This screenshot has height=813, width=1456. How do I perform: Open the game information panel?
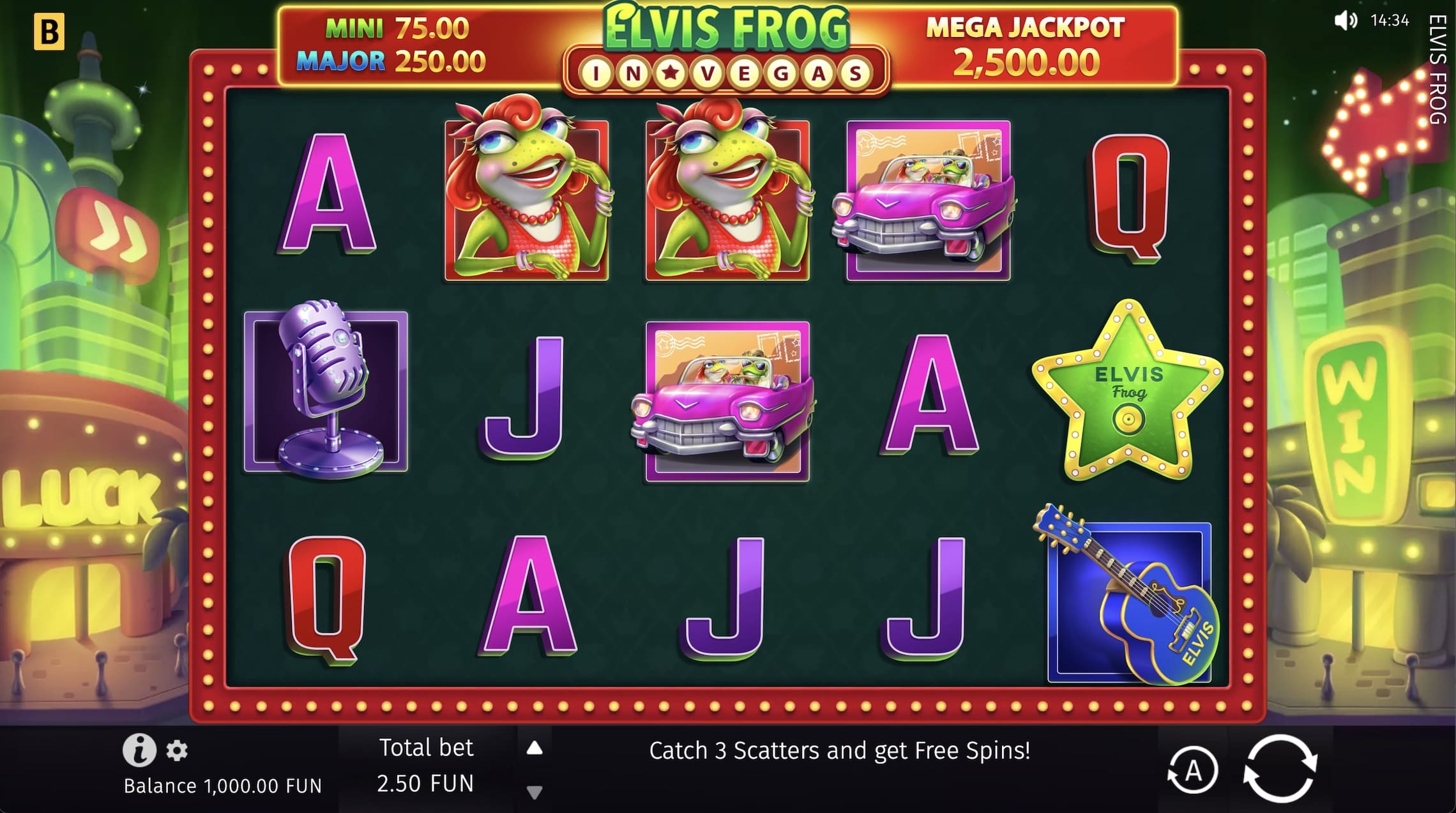[140, 752]
